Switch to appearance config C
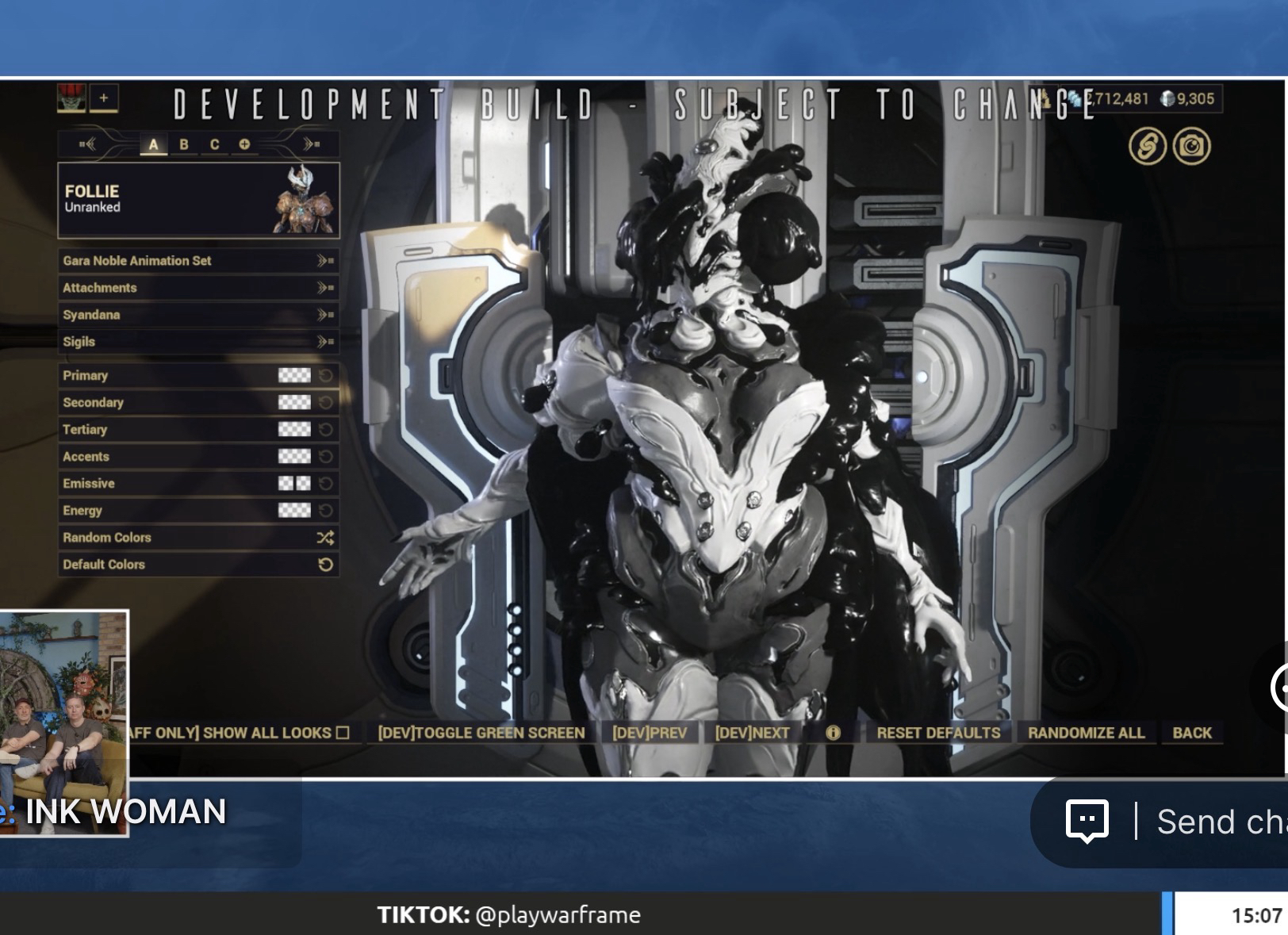Viewport: 1288px width, 935px height. (214, 144)
